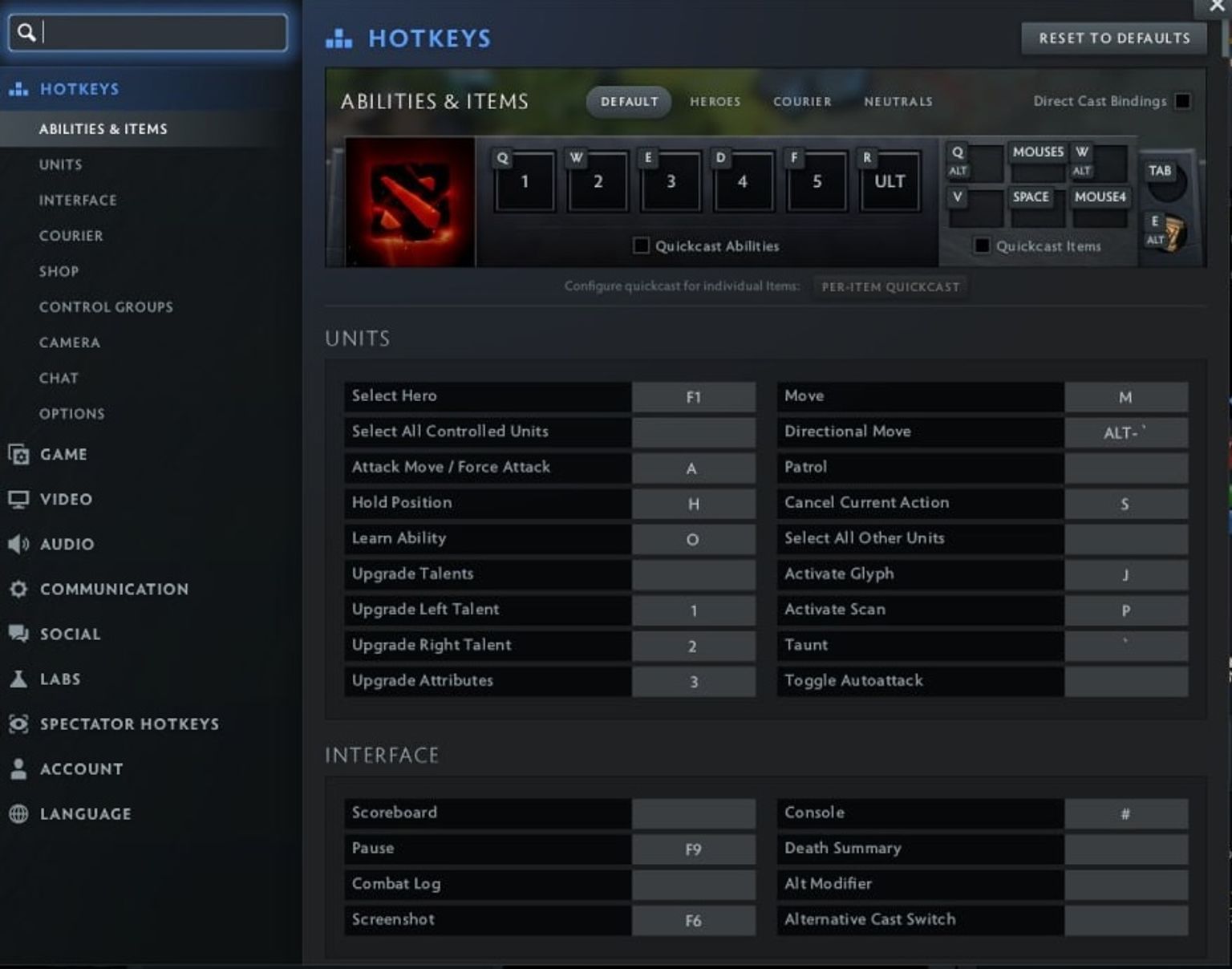Select the Language globe icon
The height and width of the screenshot is (969, 1232).
[18, 813]
